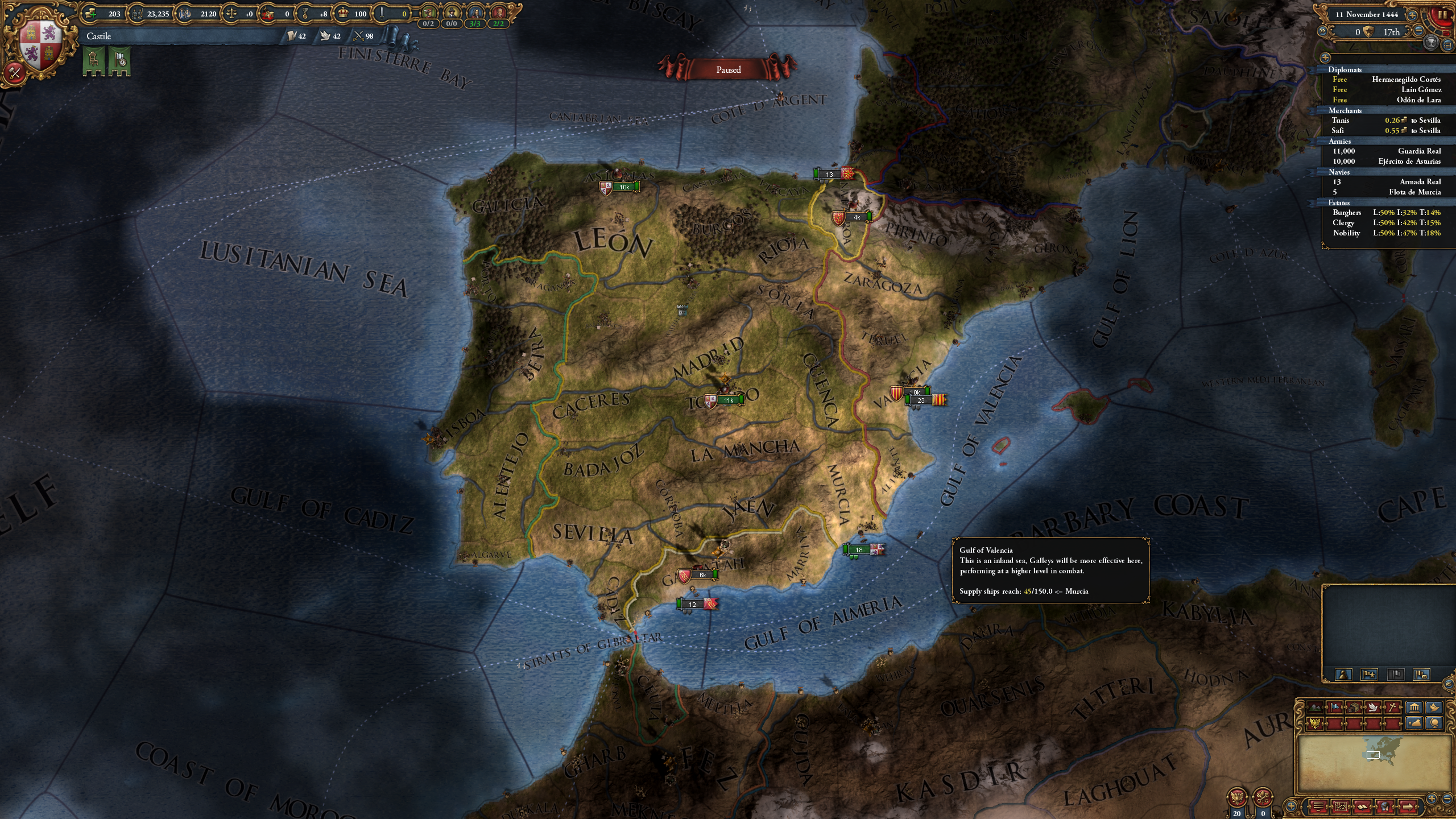Switch to diplomatic dove map mode
The height and width of the screenshot is (819, 1456).
1373,708
